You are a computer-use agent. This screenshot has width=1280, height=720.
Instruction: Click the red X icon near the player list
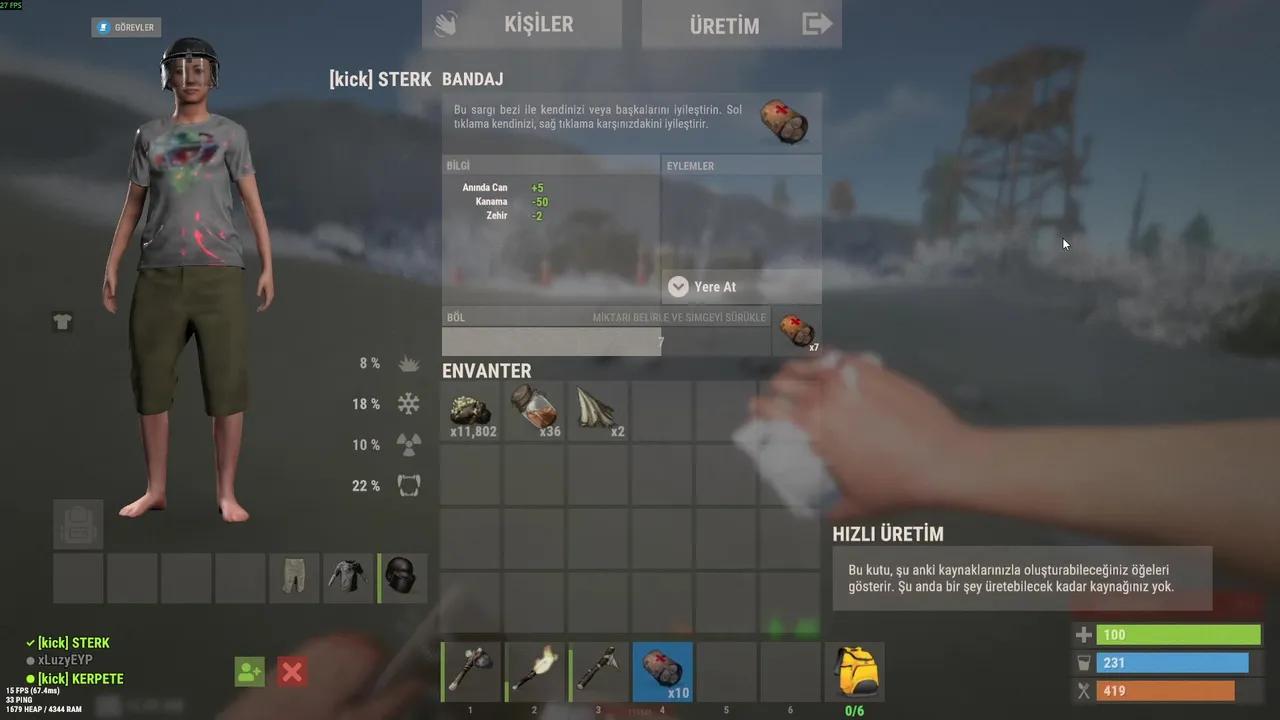[x=291, y=673]
